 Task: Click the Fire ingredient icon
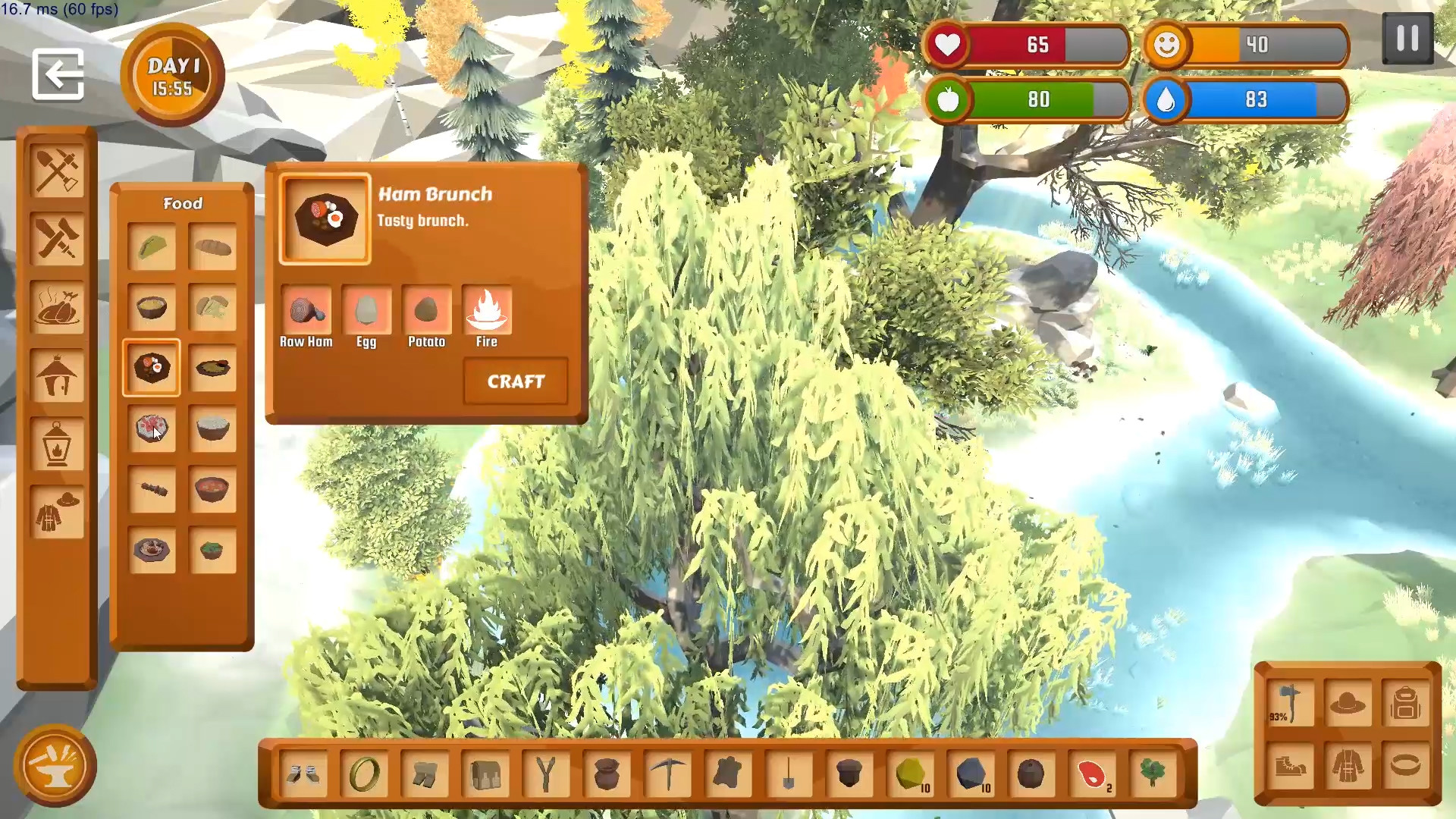click(x=488, y=309)
